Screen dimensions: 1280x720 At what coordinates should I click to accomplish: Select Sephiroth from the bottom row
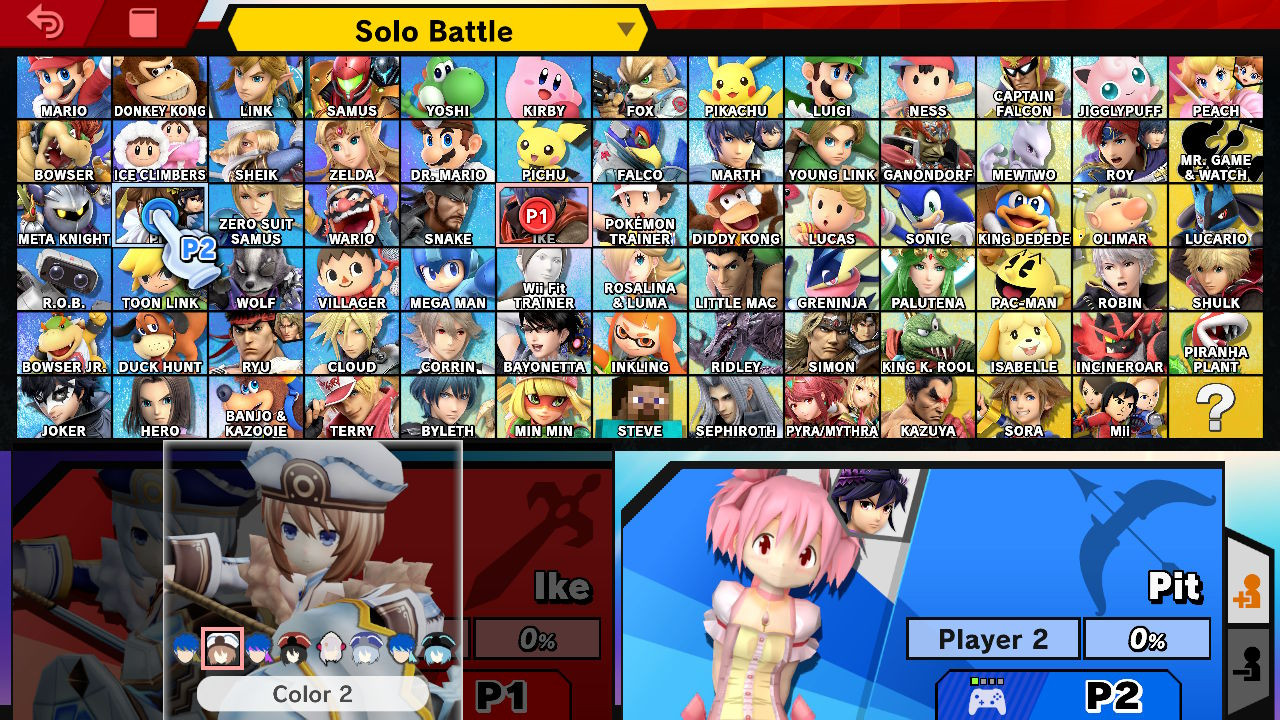click(x=736, y=407)
